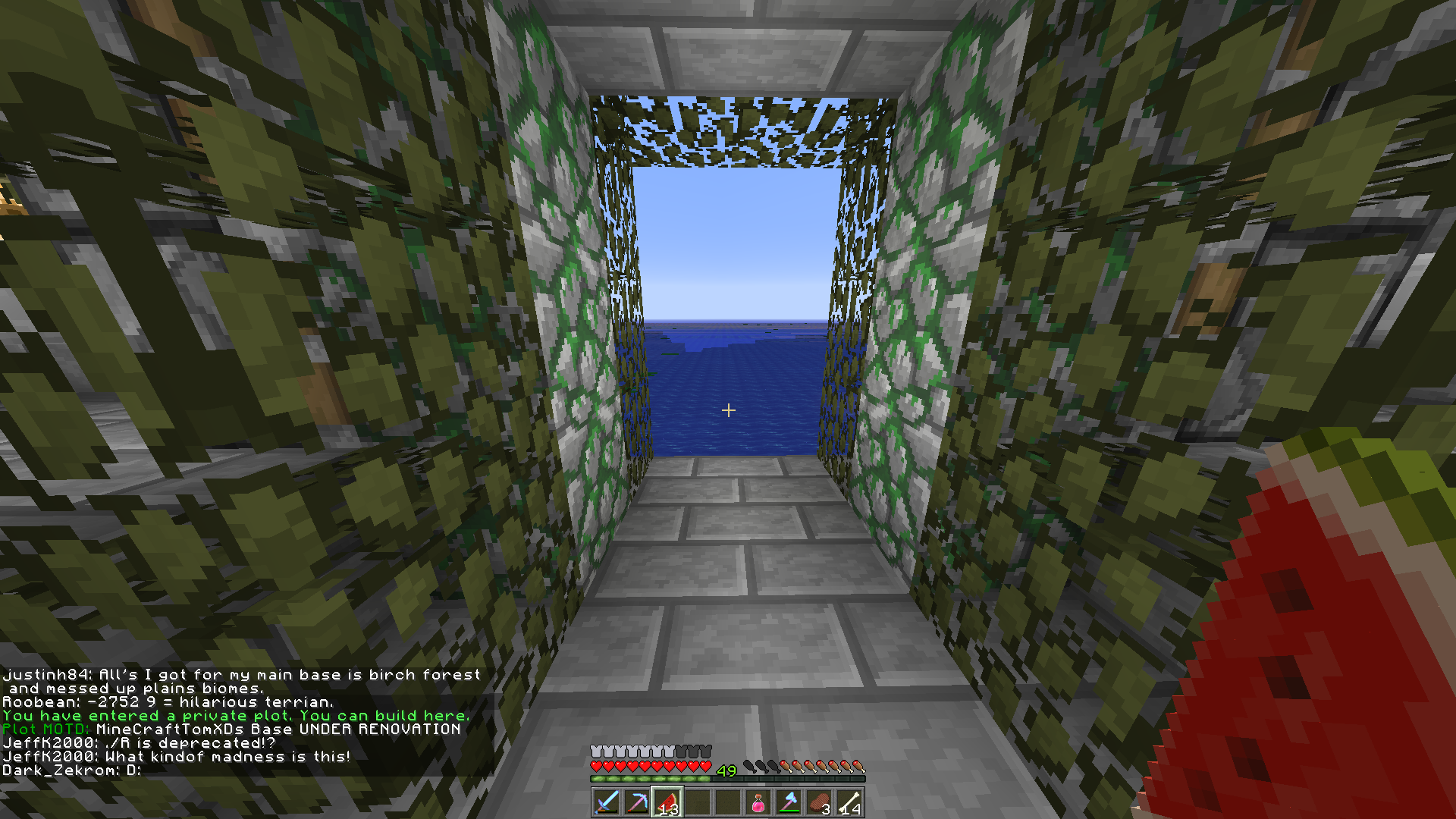Click the leftmost red heart icon

[596, 766]
